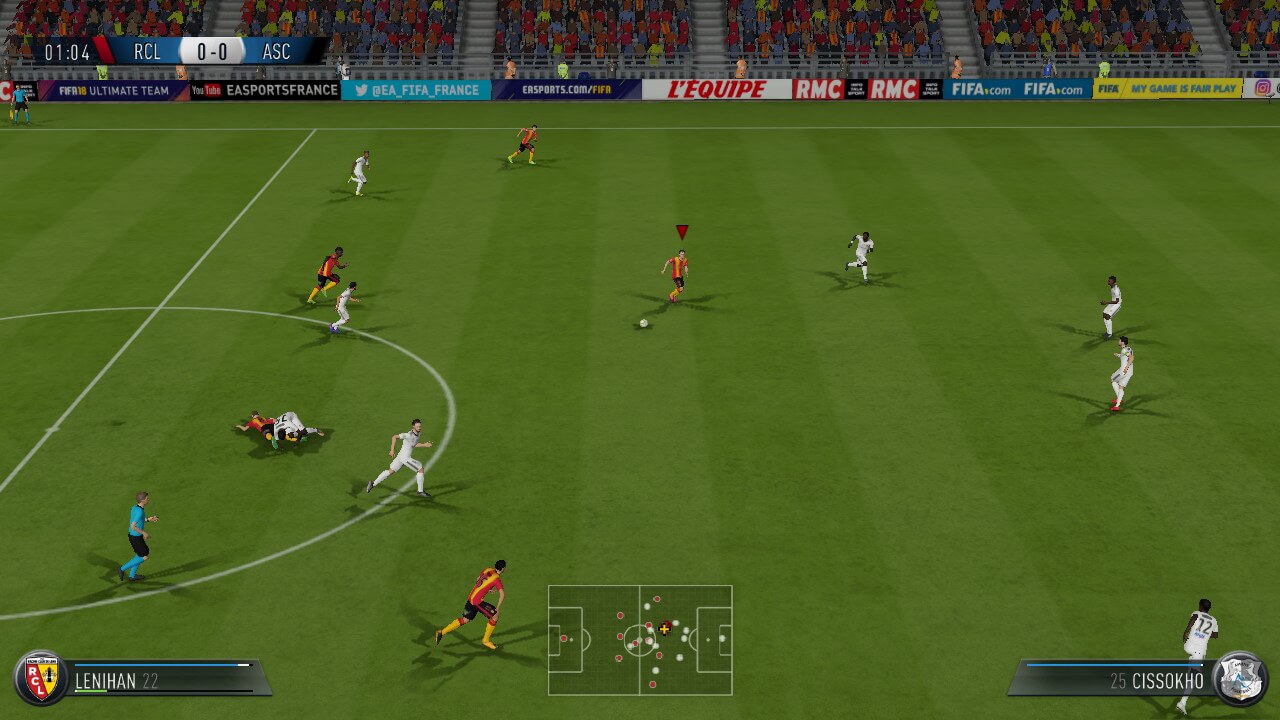Screen dimensions: 1280x720
Task: Click the ASC club badge bottom right
Action: (1243, 678)
